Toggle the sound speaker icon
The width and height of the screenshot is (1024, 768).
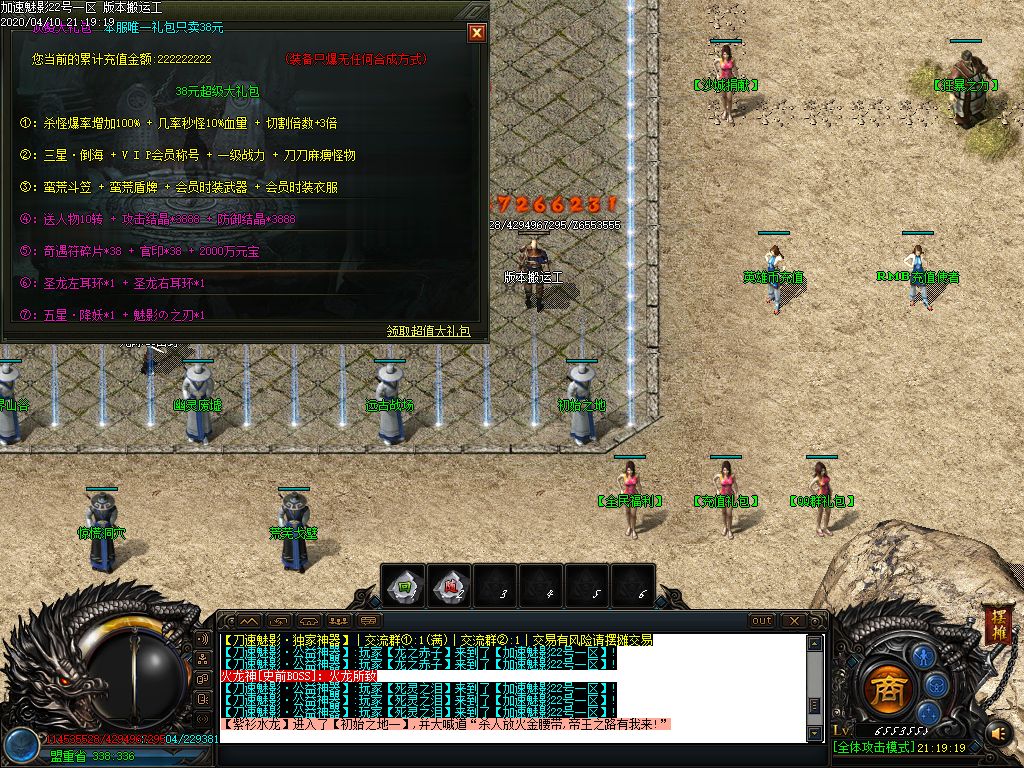998,733
